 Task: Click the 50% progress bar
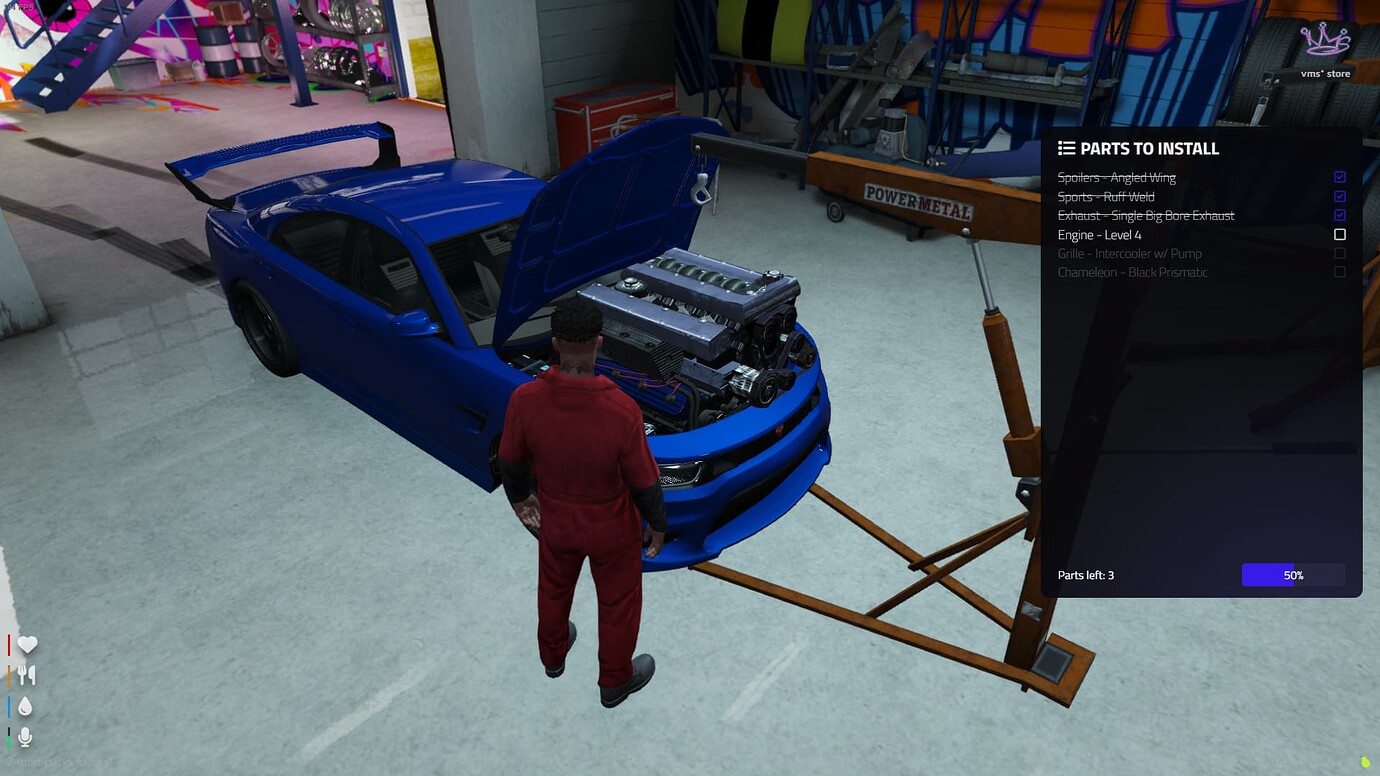[1293, 575]
